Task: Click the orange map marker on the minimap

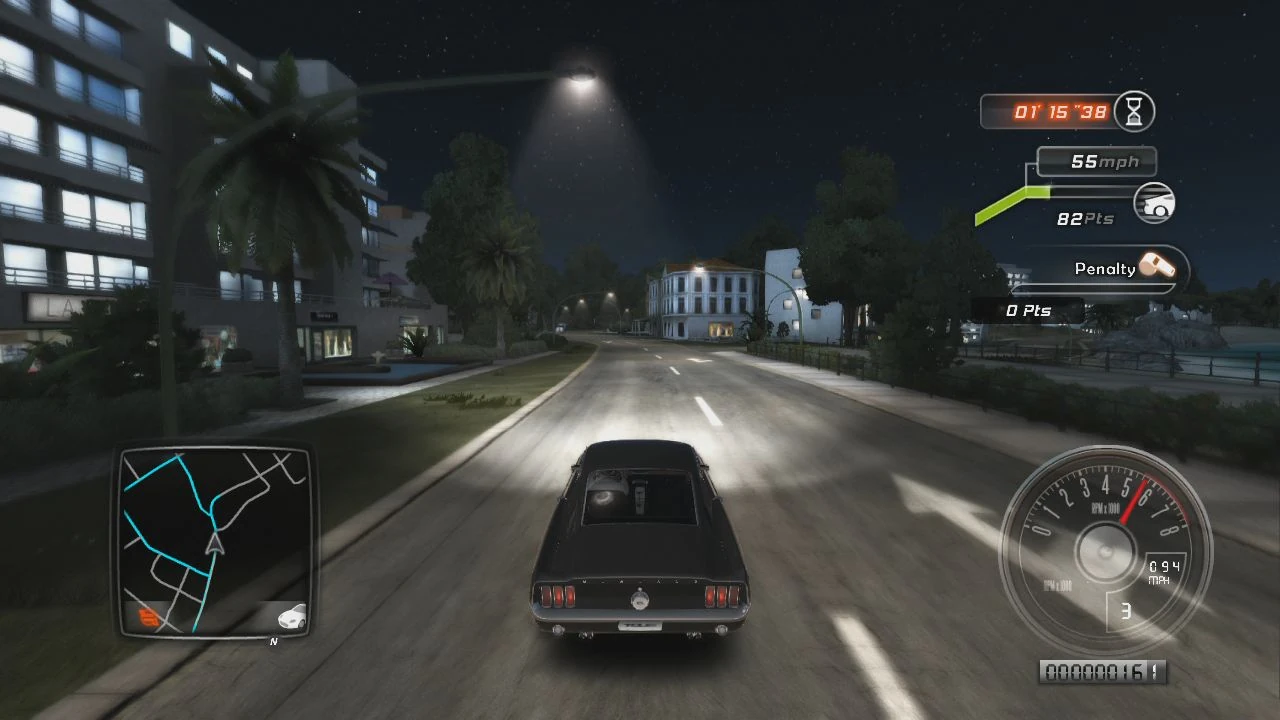Action: [x=146, y=618]
